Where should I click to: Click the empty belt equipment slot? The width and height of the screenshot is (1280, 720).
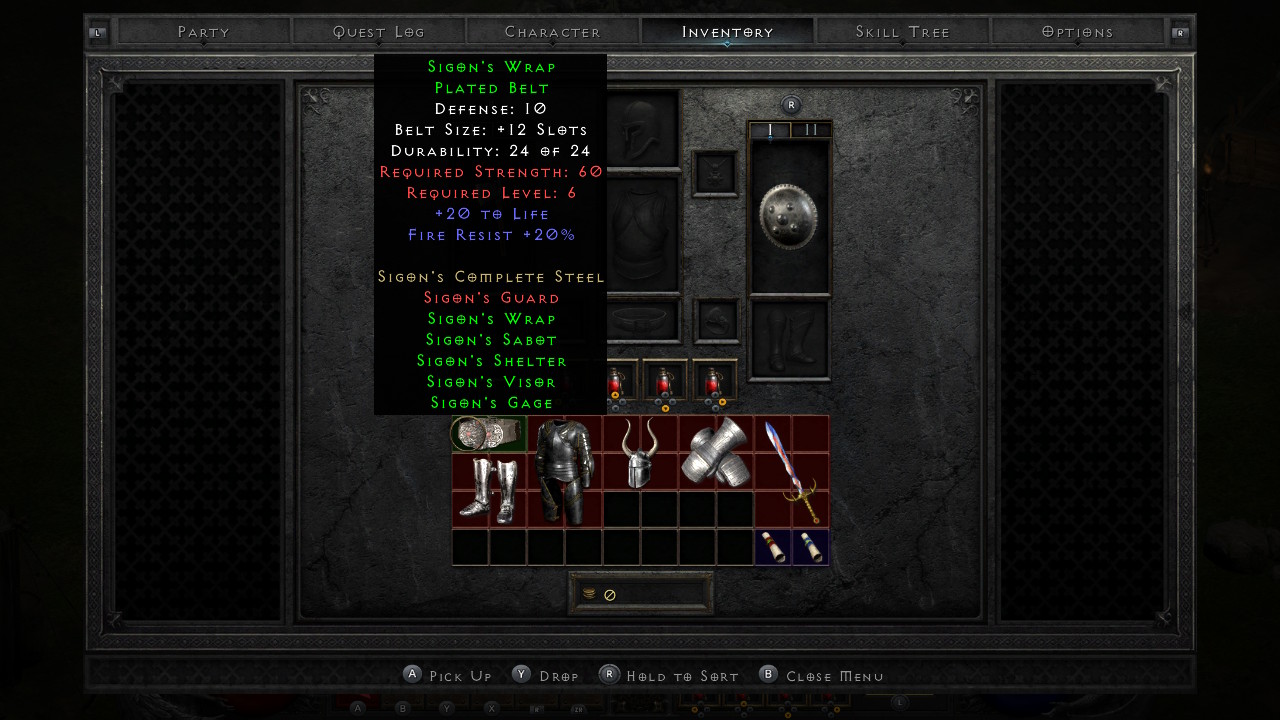643,320
